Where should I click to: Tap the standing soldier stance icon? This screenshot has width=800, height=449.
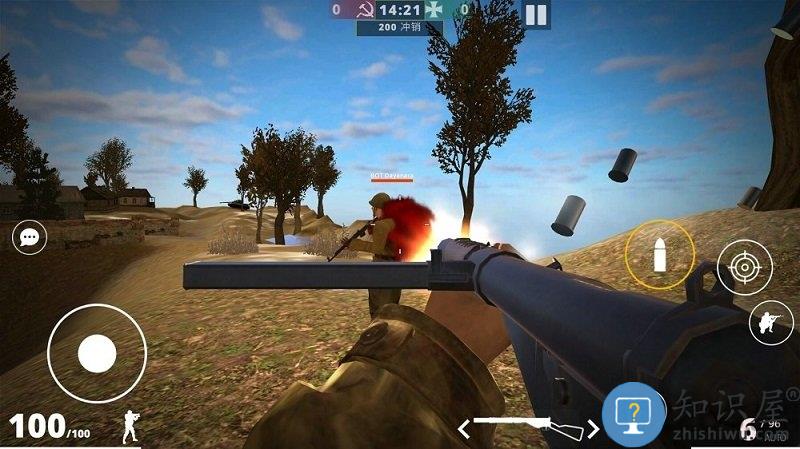point(131,427)
